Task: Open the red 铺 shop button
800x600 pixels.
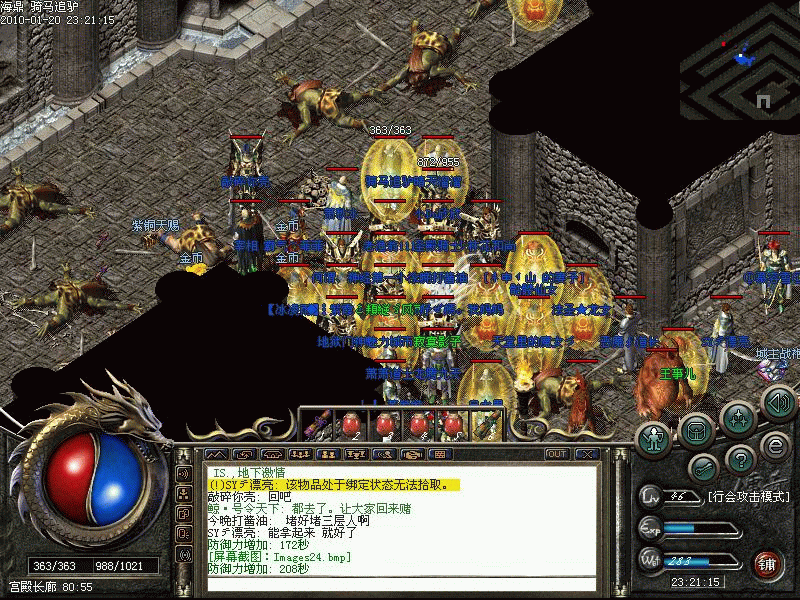Action: (x=767, y=563)
